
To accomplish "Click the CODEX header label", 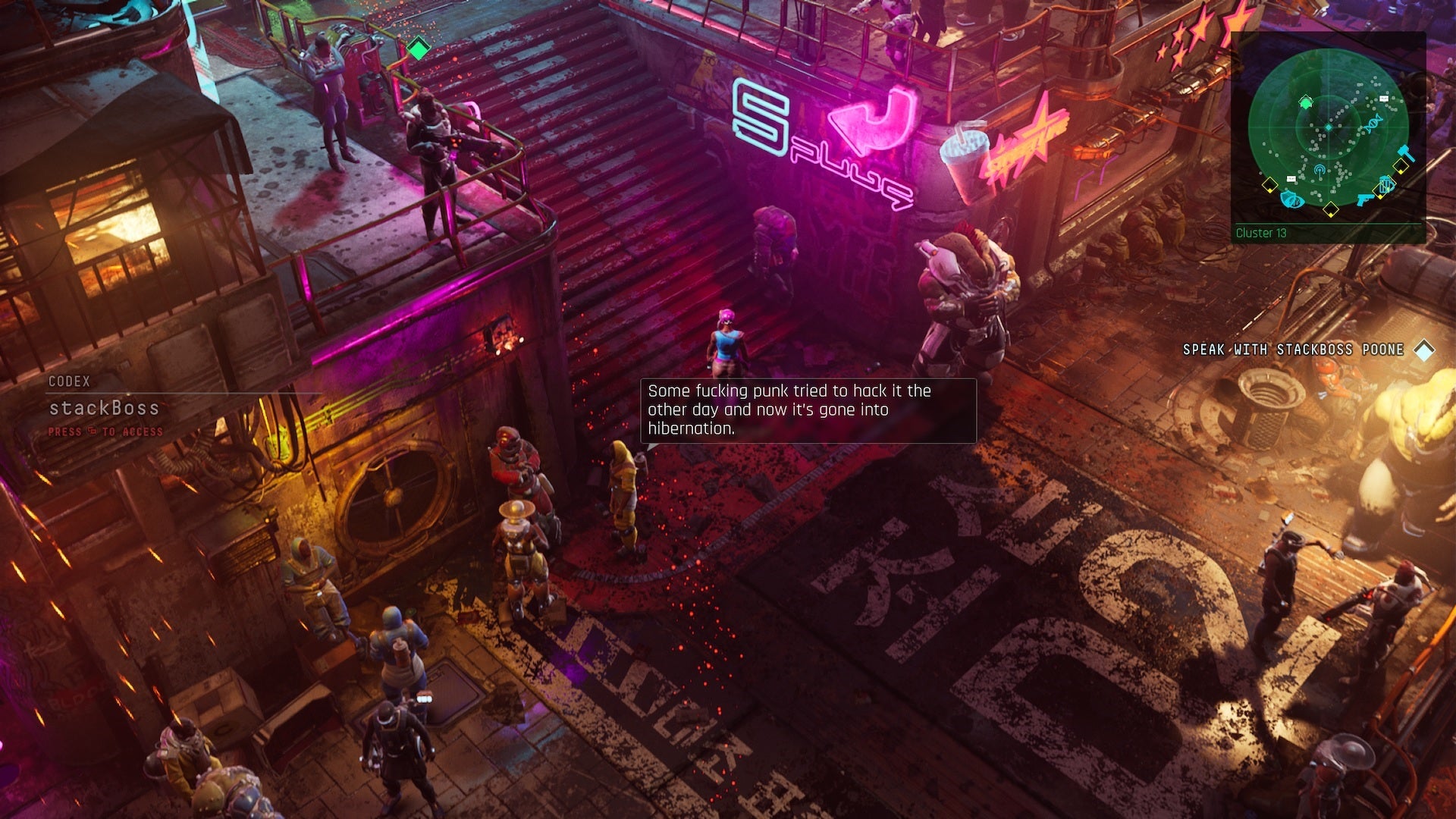I will [x=70, y=382].
